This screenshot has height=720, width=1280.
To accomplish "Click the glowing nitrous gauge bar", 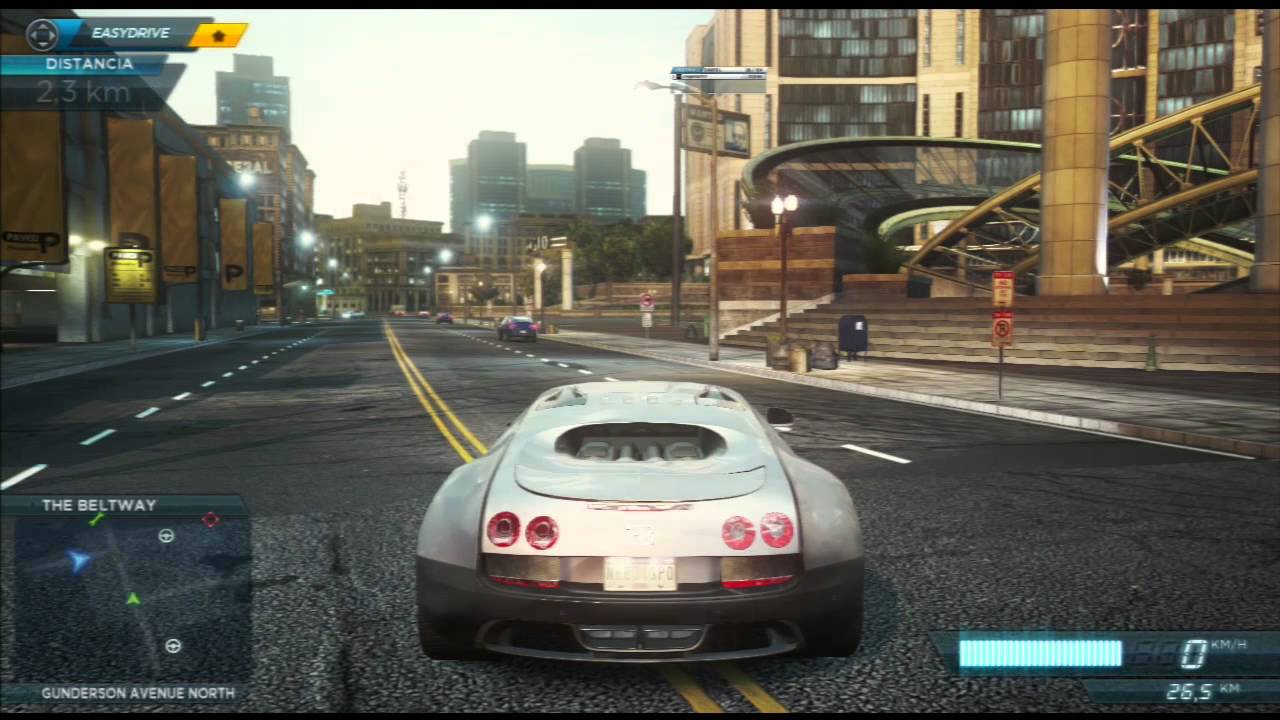I will 1040,651.
